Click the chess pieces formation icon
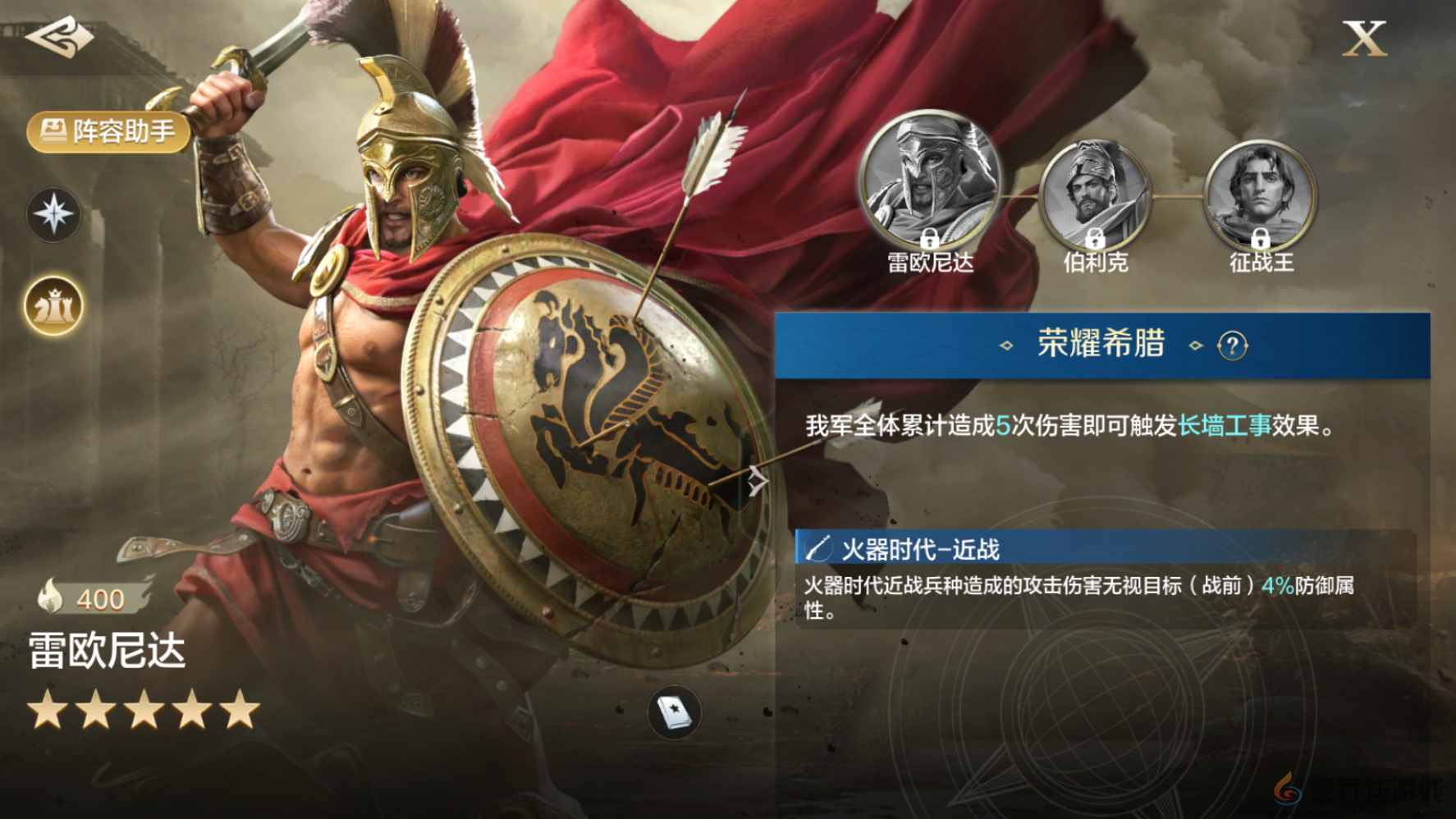This screenshot has height=819, width=1456. pos(52,304)
